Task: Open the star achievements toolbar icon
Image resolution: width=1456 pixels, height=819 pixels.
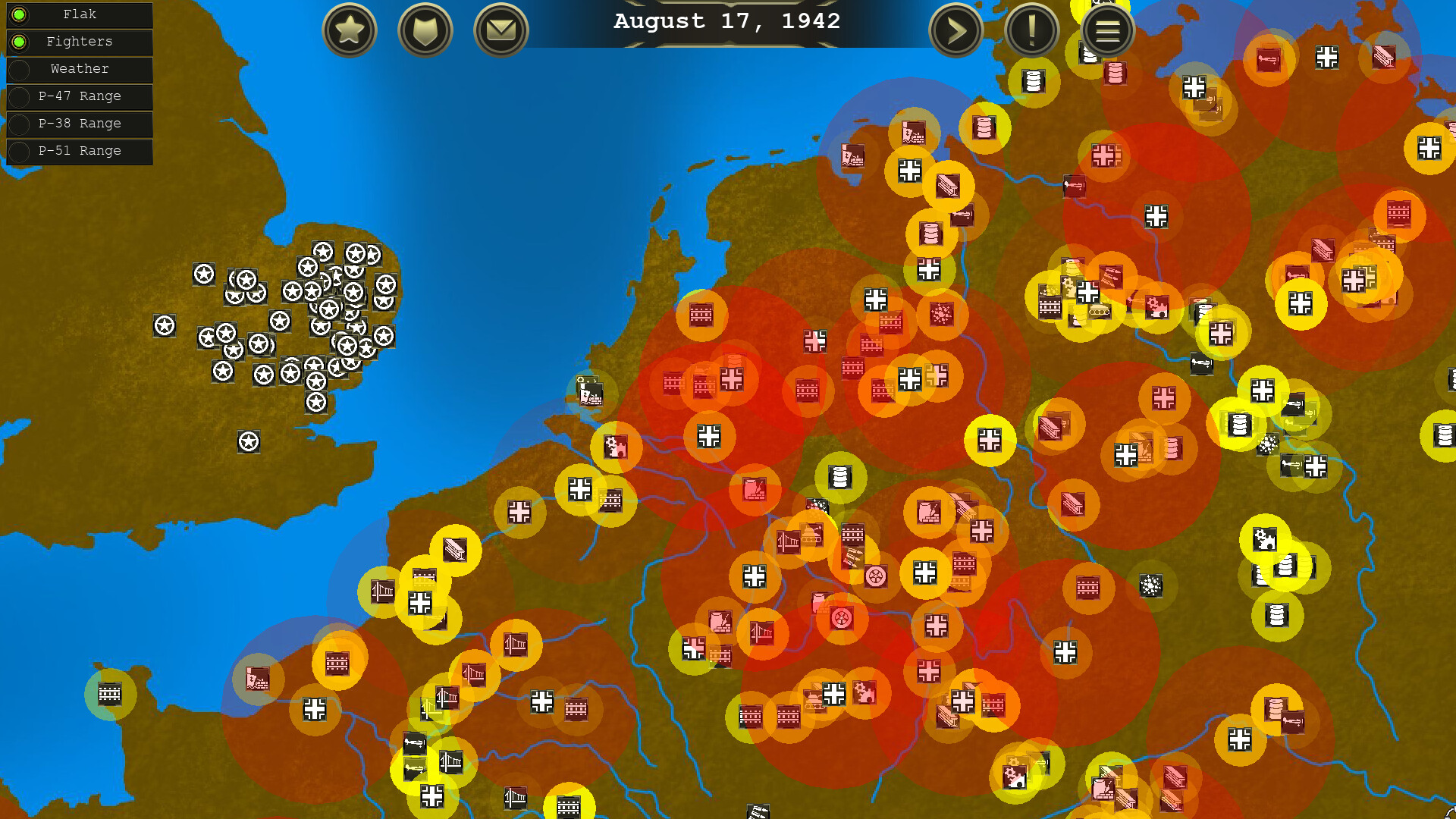Action: pyautogui.click(x=349, y=30)
